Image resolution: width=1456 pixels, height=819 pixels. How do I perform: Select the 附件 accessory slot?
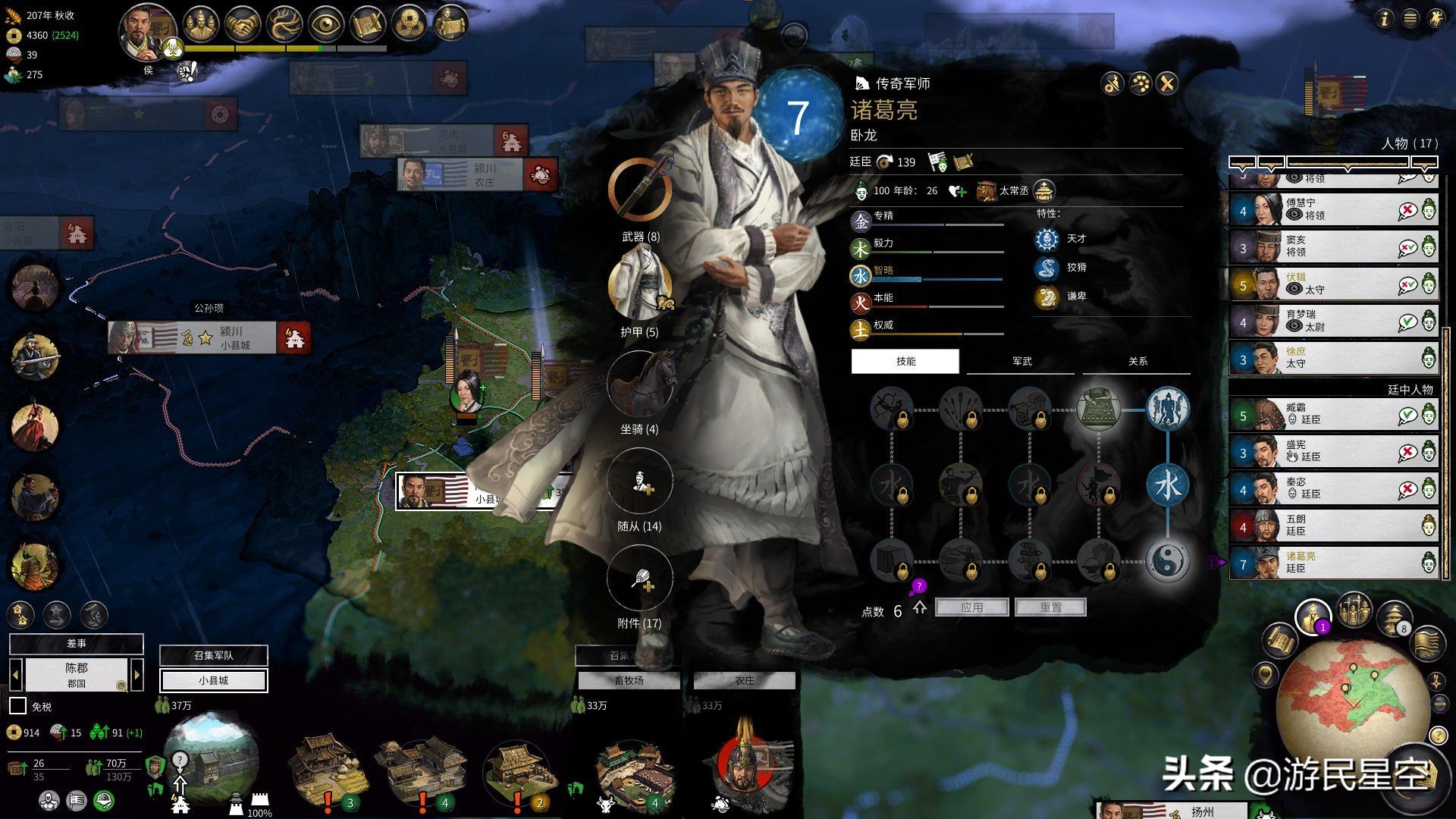click(x=639, y=578)
